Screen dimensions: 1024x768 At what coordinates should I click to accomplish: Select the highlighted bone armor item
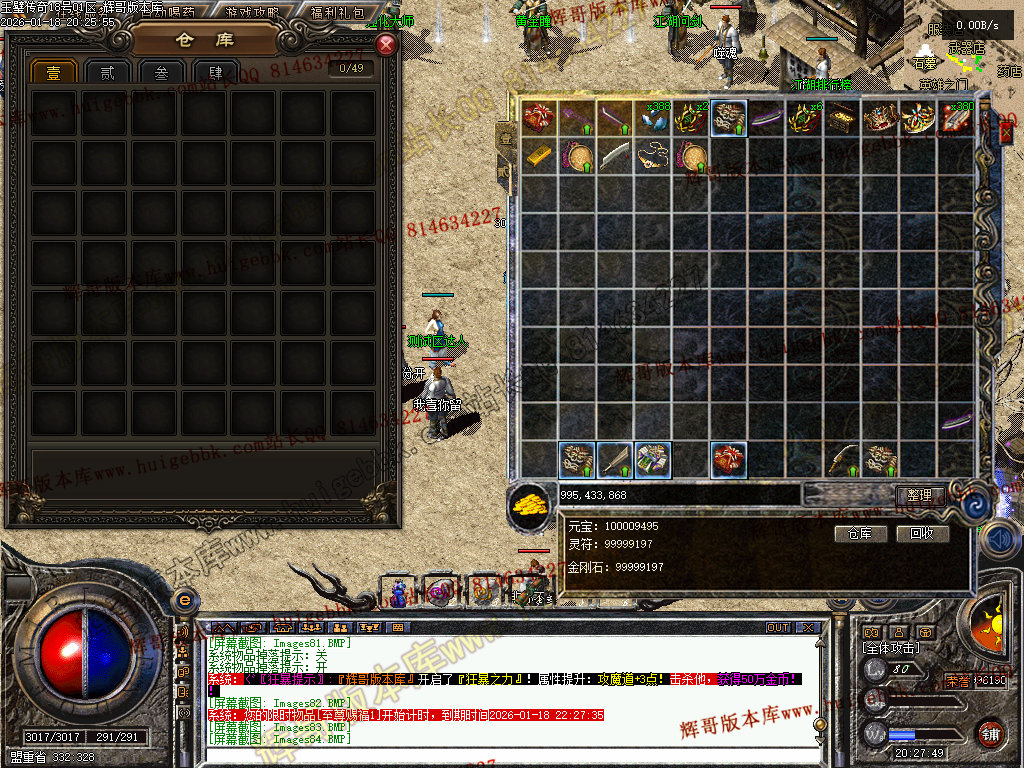pos(729,118)
